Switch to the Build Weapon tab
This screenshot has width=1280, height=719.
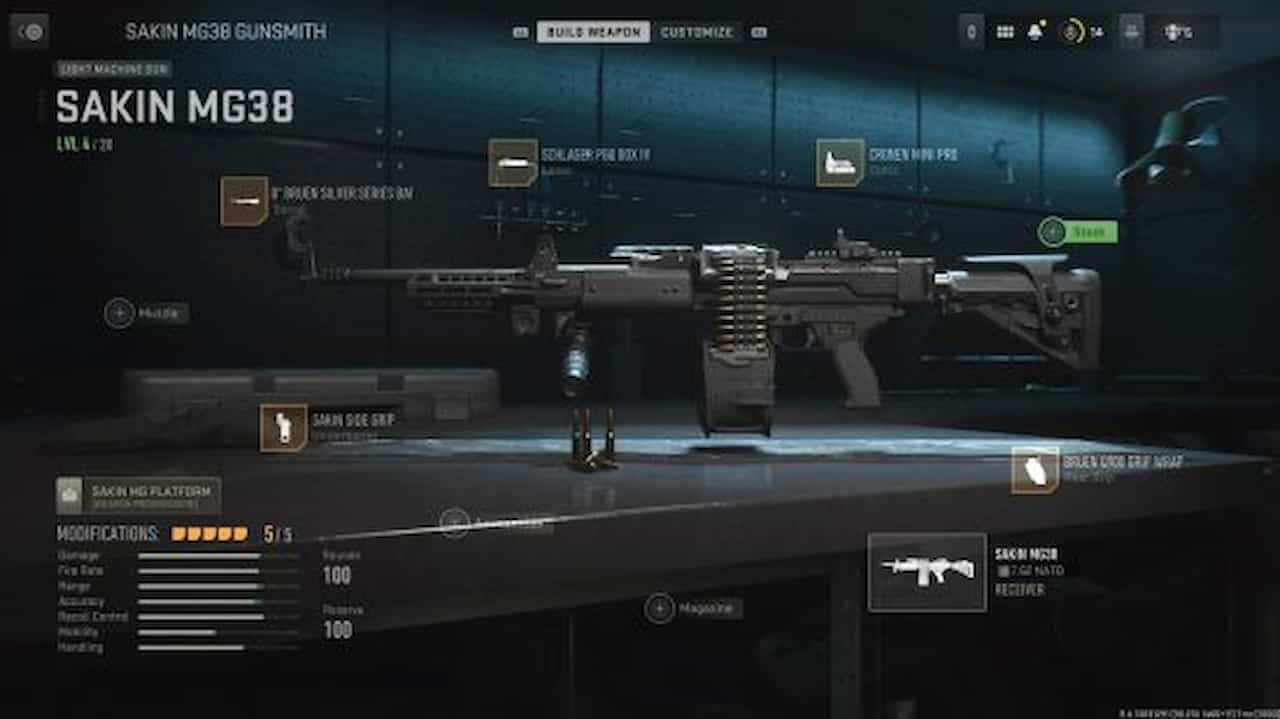tap(593, 32)
